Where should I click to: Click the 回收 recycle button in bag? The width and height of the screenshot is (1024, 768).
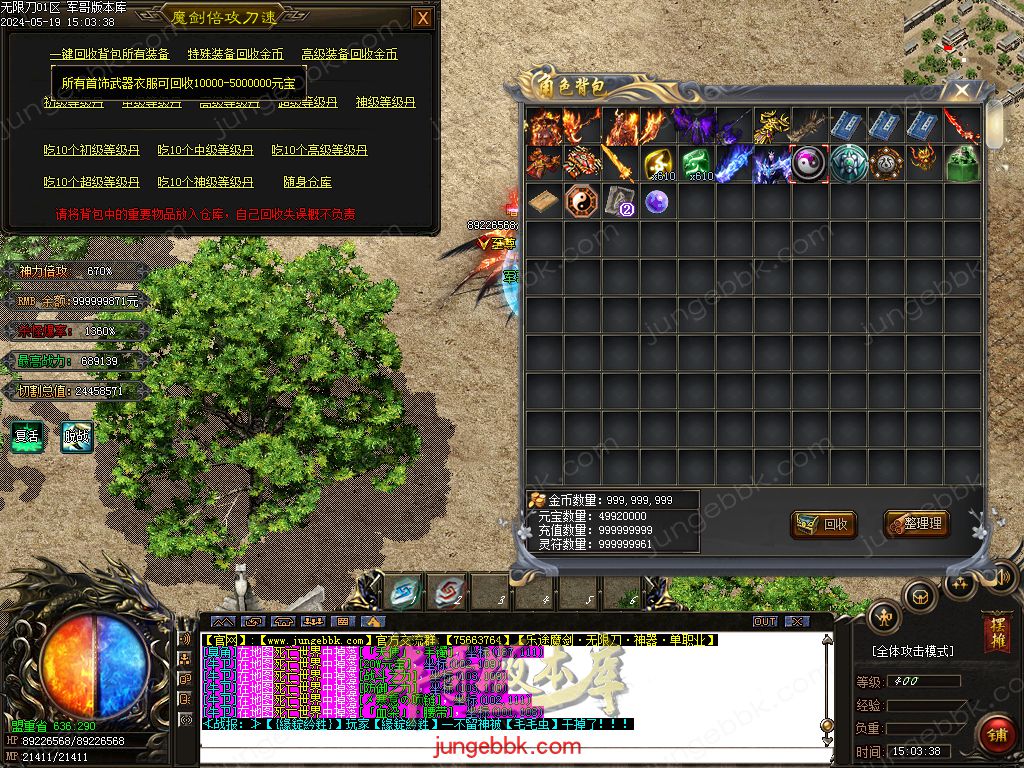click(x=824, y=524)
